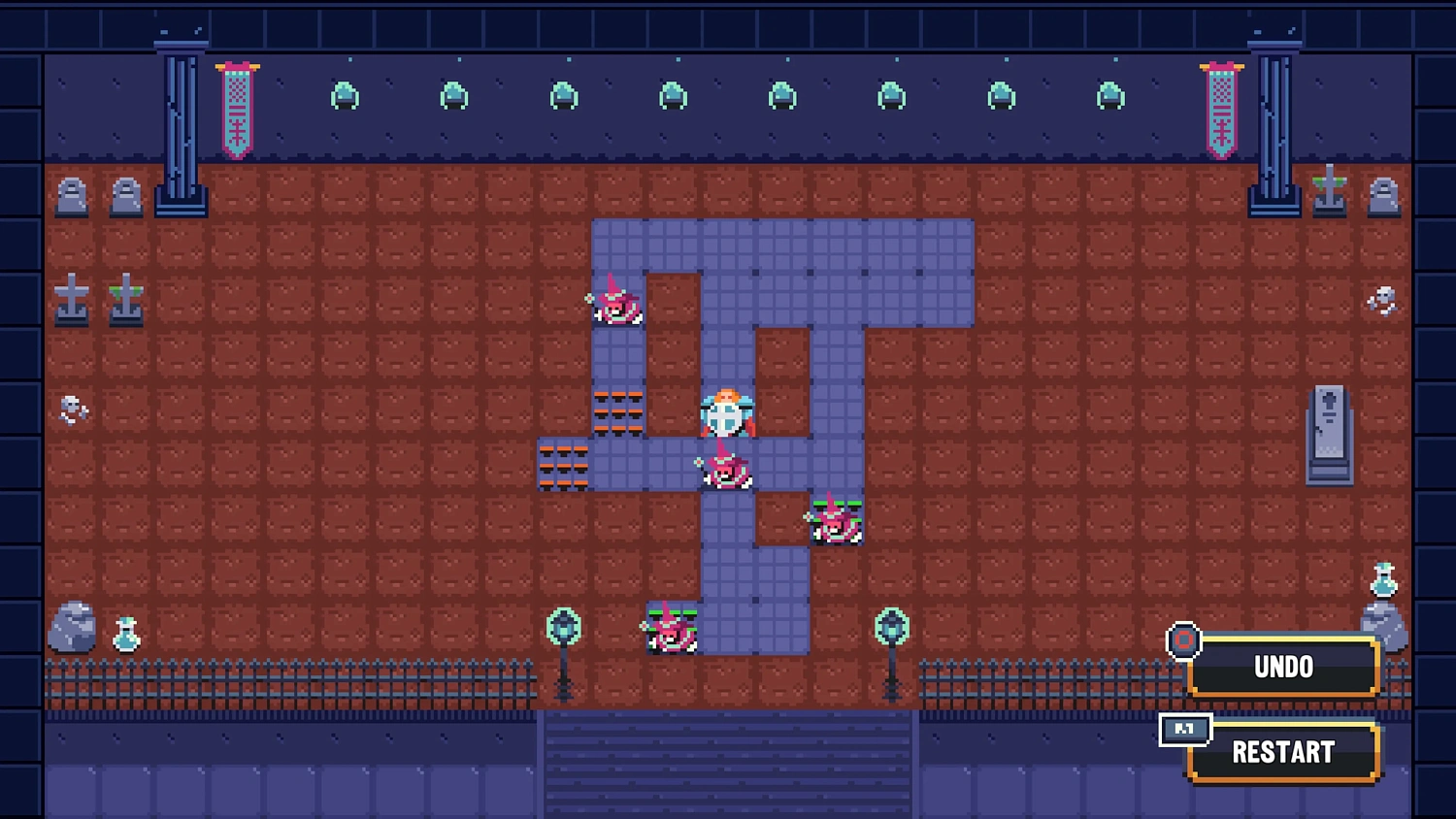The width and height of the screenshot is (1456, 819).
Task: Click the RESTART button
Action: [x=1281, y=752]
